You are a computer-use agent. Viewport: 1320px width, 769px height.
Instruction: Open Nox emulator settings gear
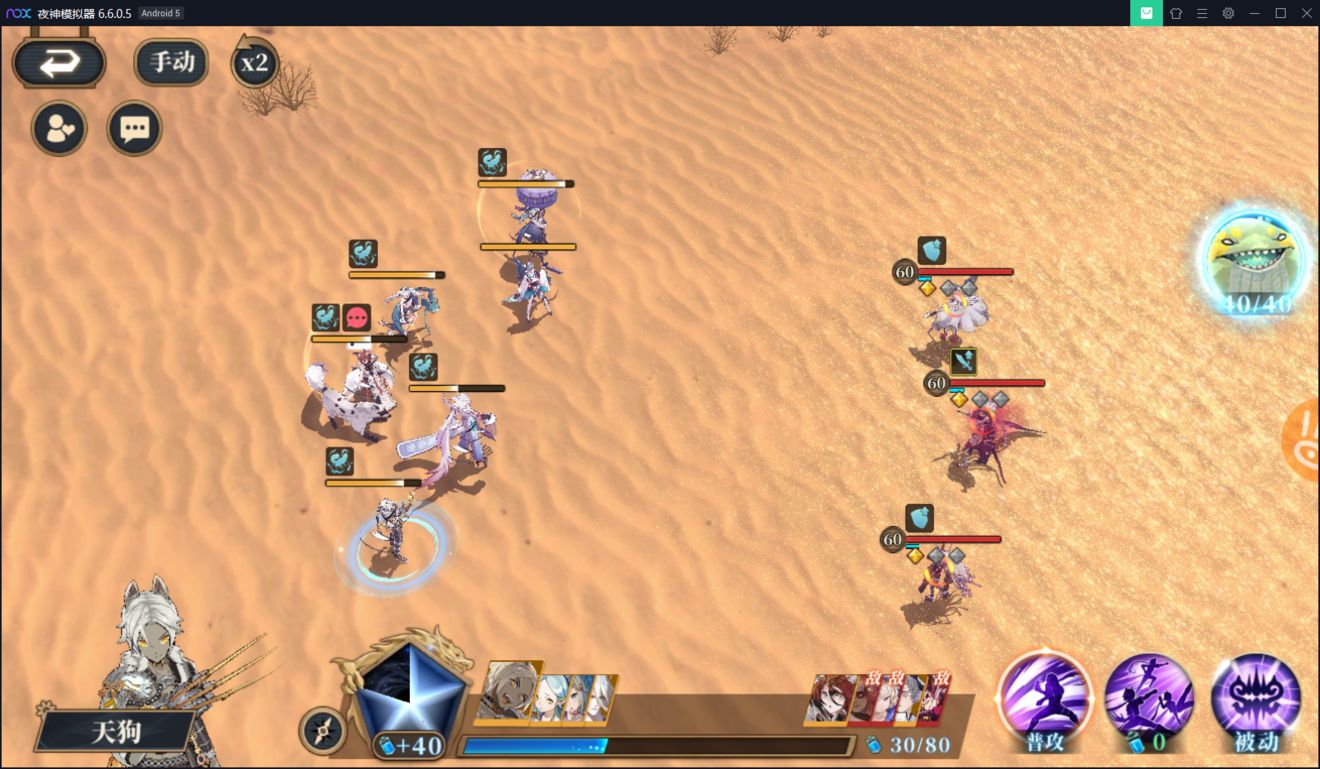pyautogui.click(x=1228, y=13)
